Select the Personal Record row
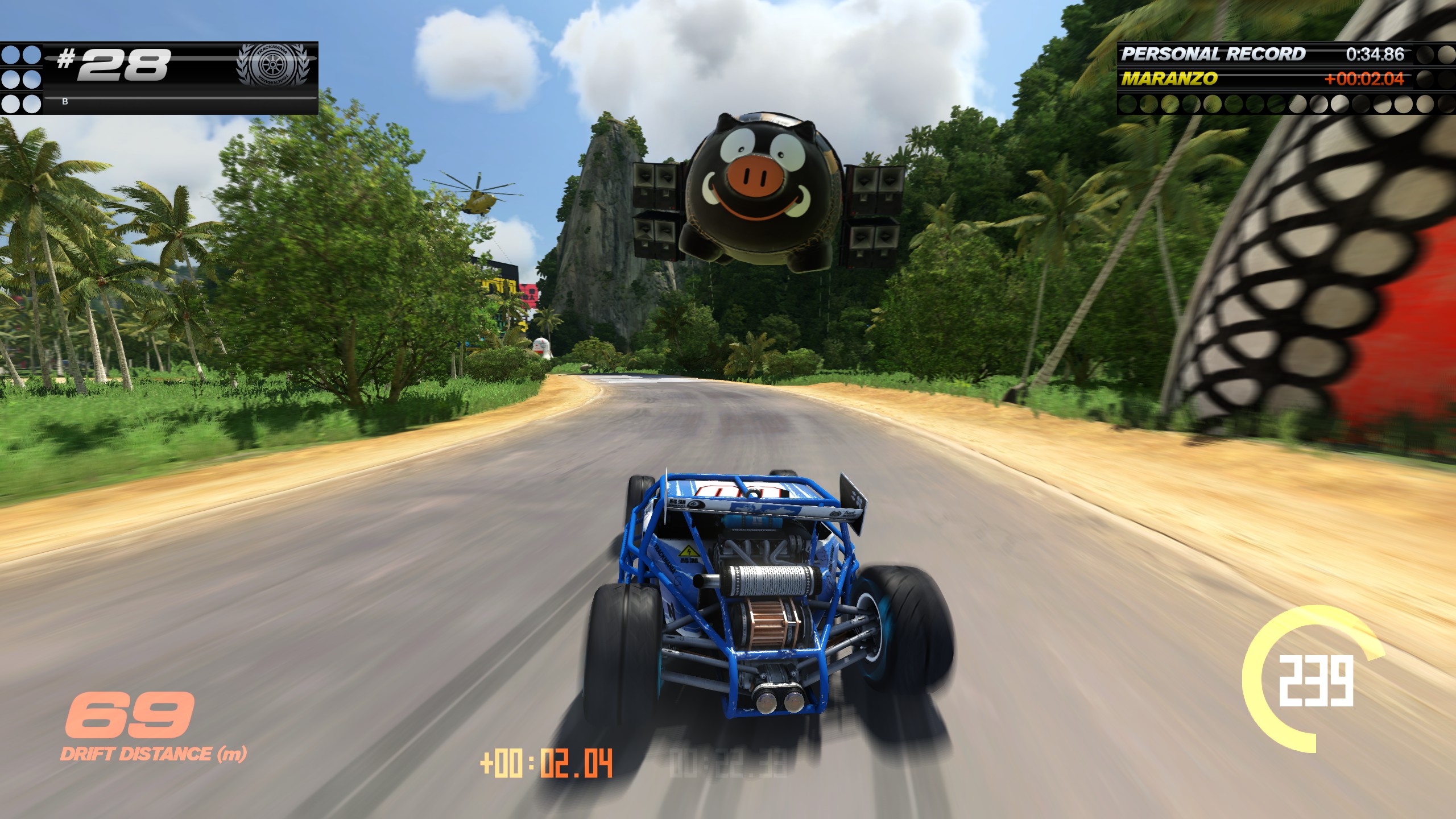Image resolution: width=1456 pixels, height=819 pixels. point(1261,54)
